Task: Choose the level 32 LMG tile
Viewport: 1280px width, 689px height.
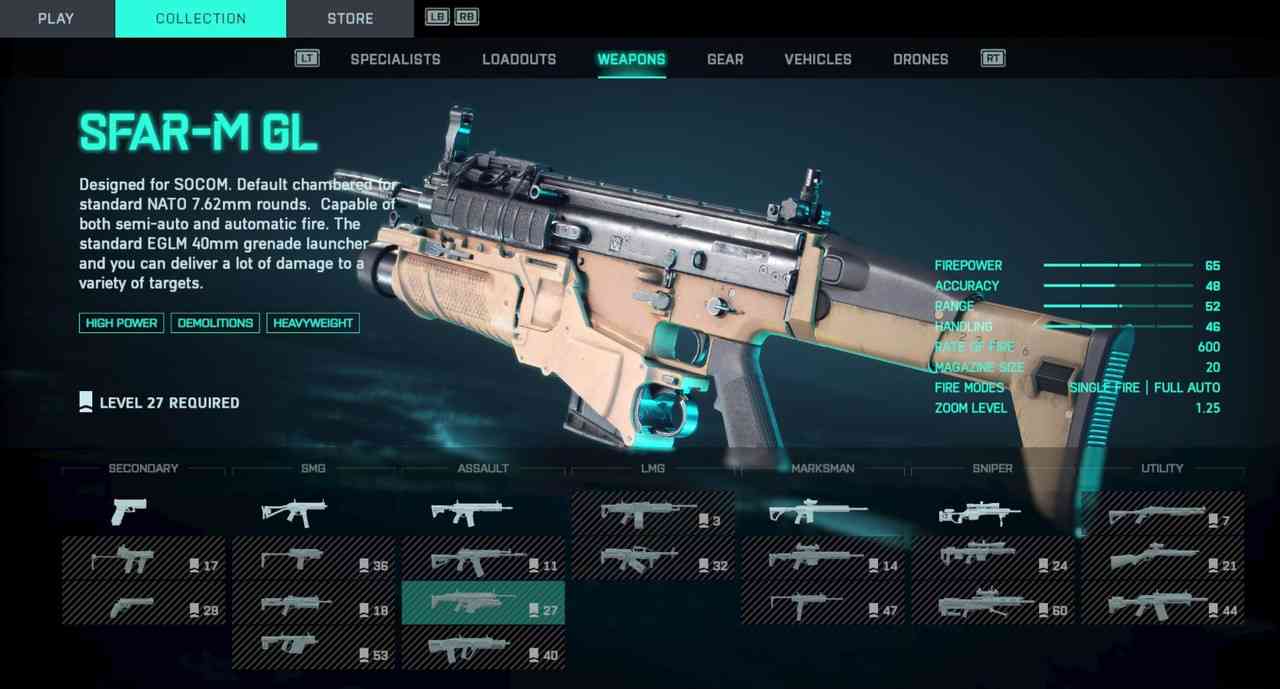Action: [x=652, y=558]
